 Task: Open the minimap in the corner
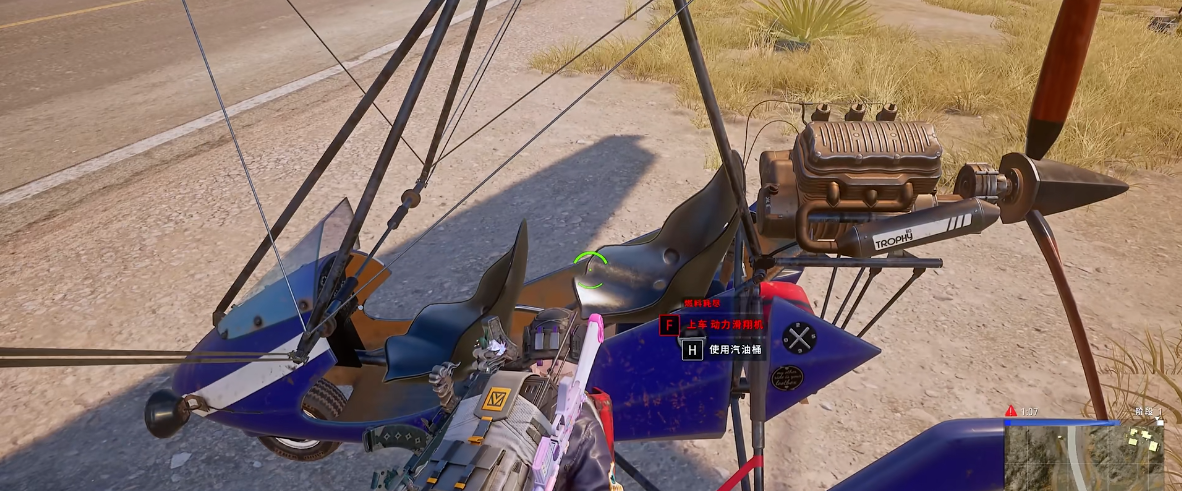click(1084, 456)
